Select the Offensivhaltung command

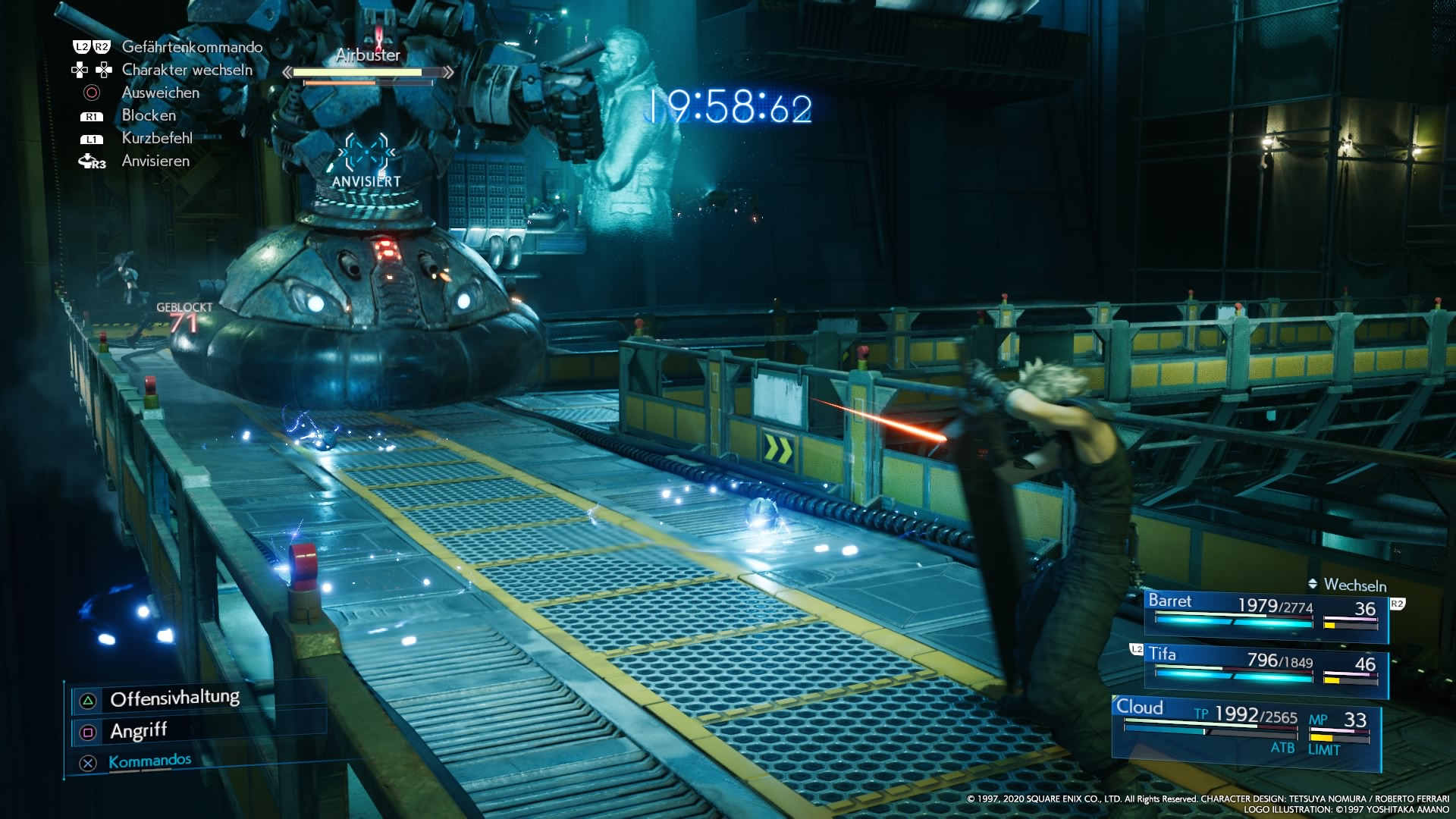[x=174, y=698]
